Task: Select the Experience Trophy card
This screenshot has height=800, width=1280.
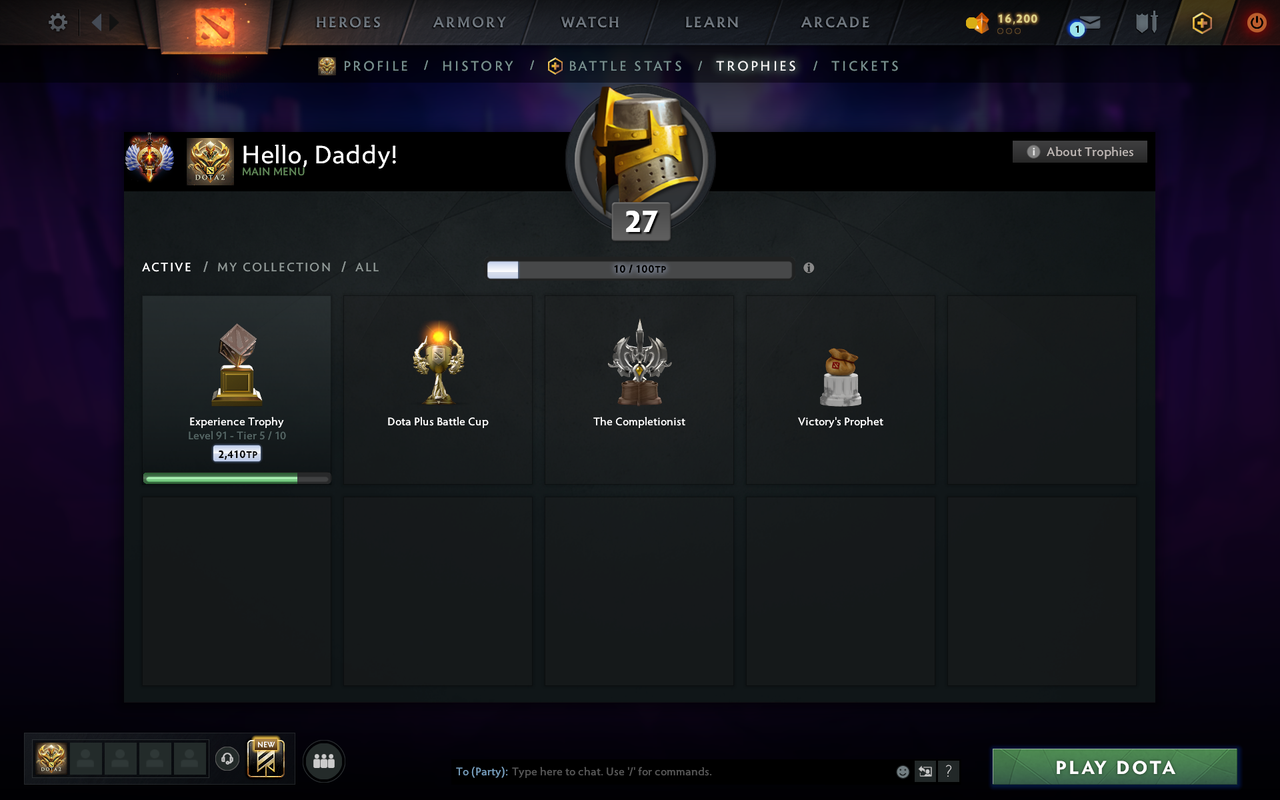Action: 236,388
